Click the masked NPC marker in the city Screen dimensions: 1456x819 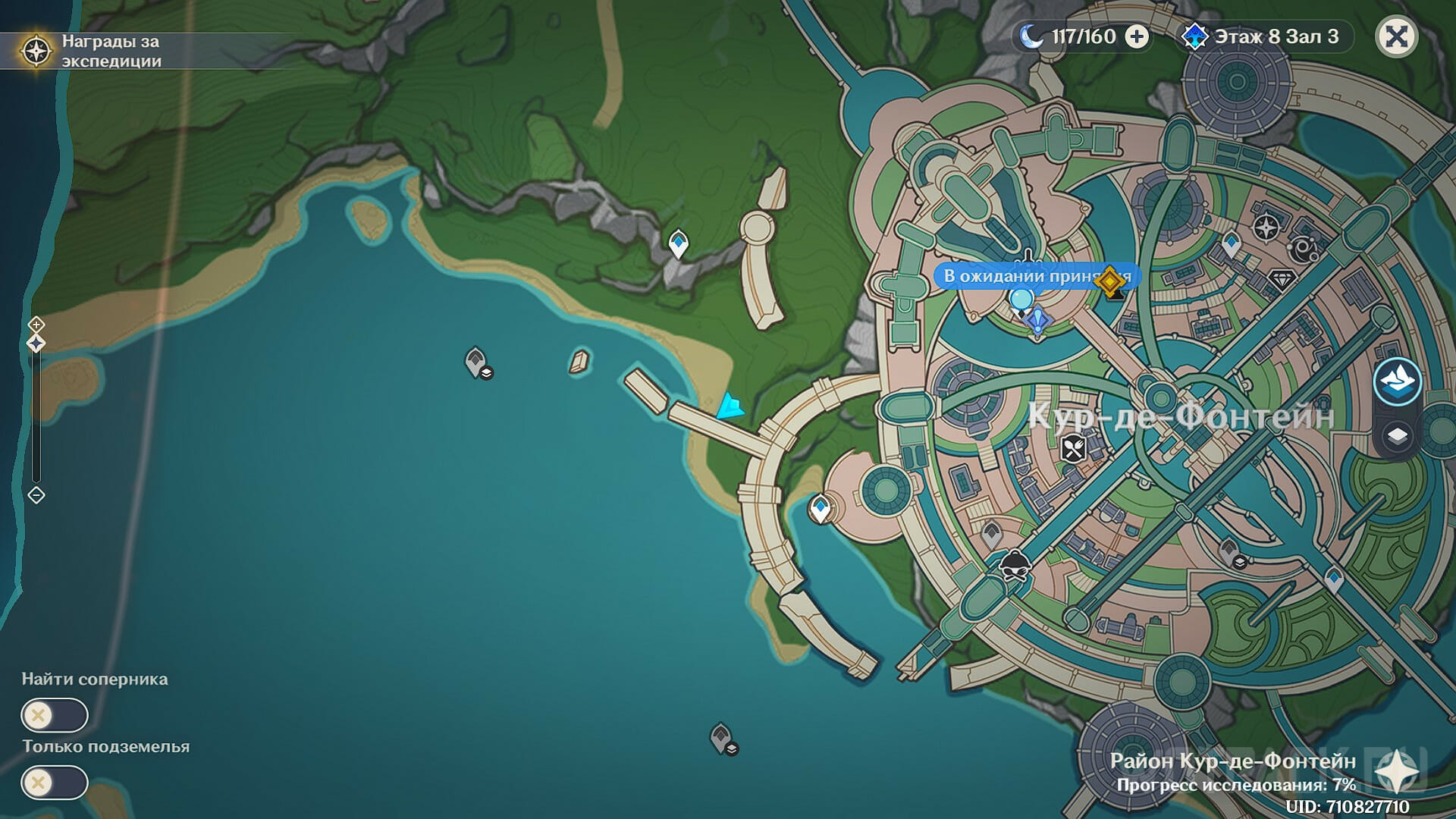click(x=1014, y=565)
